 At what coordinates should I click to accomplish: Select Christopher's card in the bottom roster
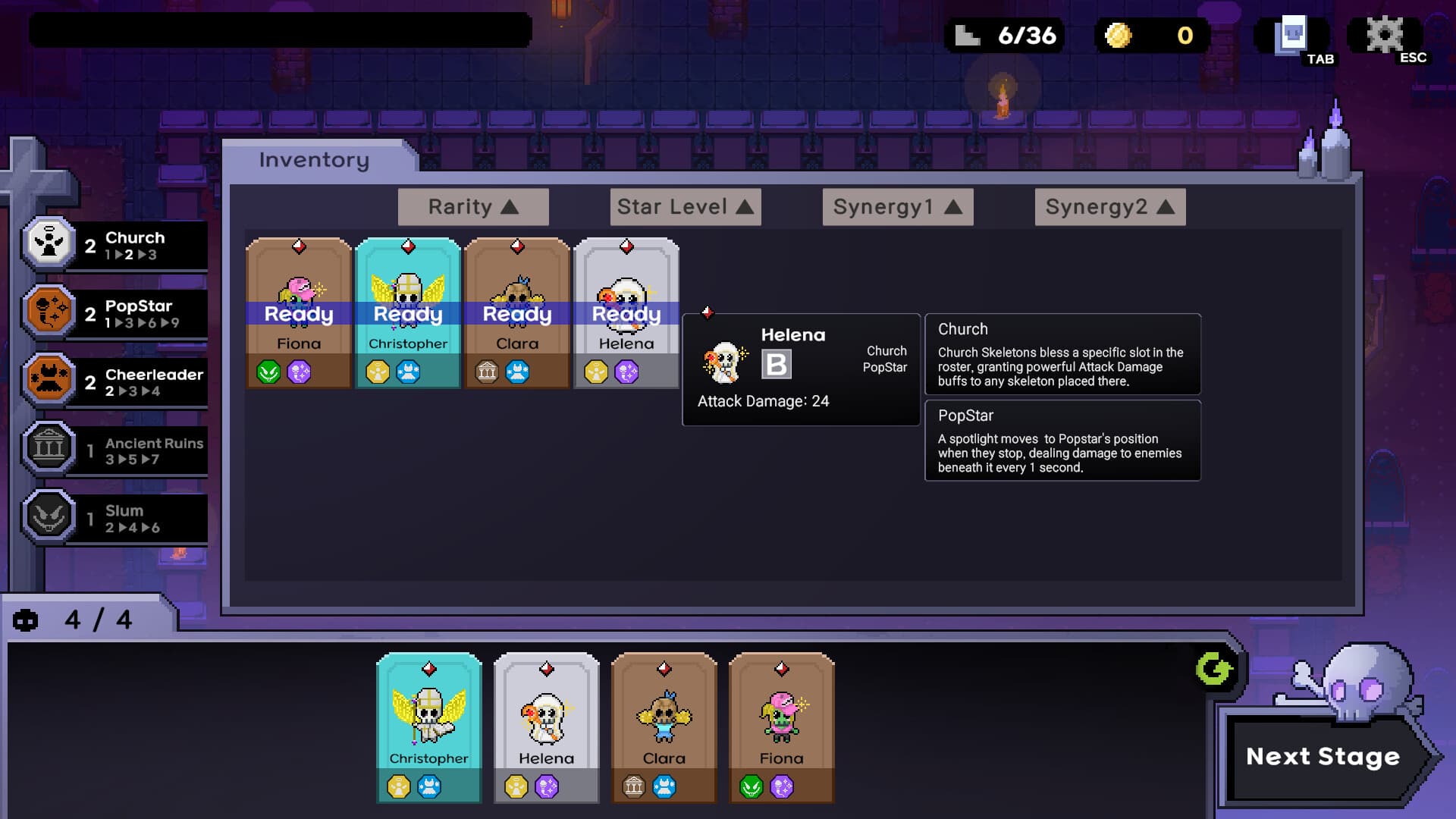pos(428,724)
